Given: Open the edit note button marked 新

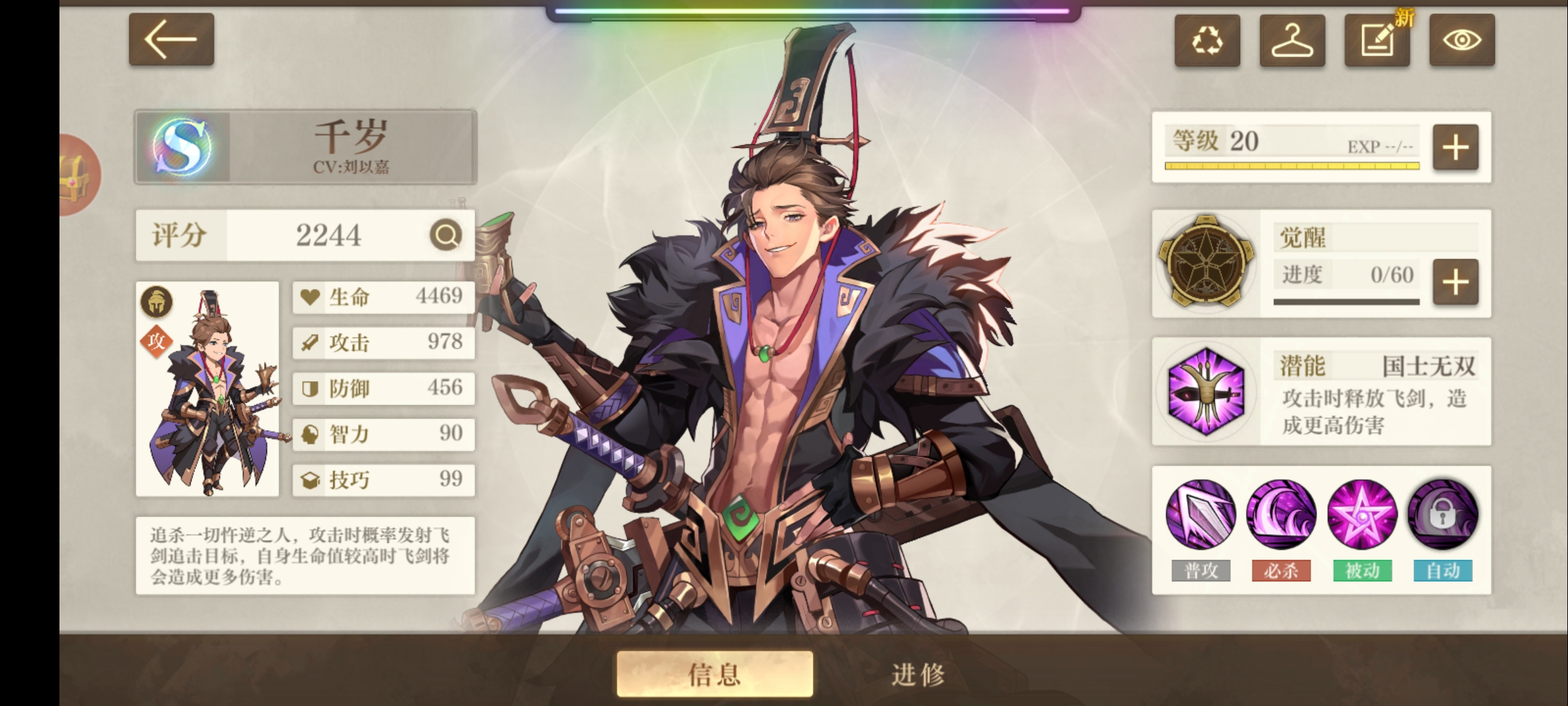Looking at the screenshot, I should [x=1377, y=41].
